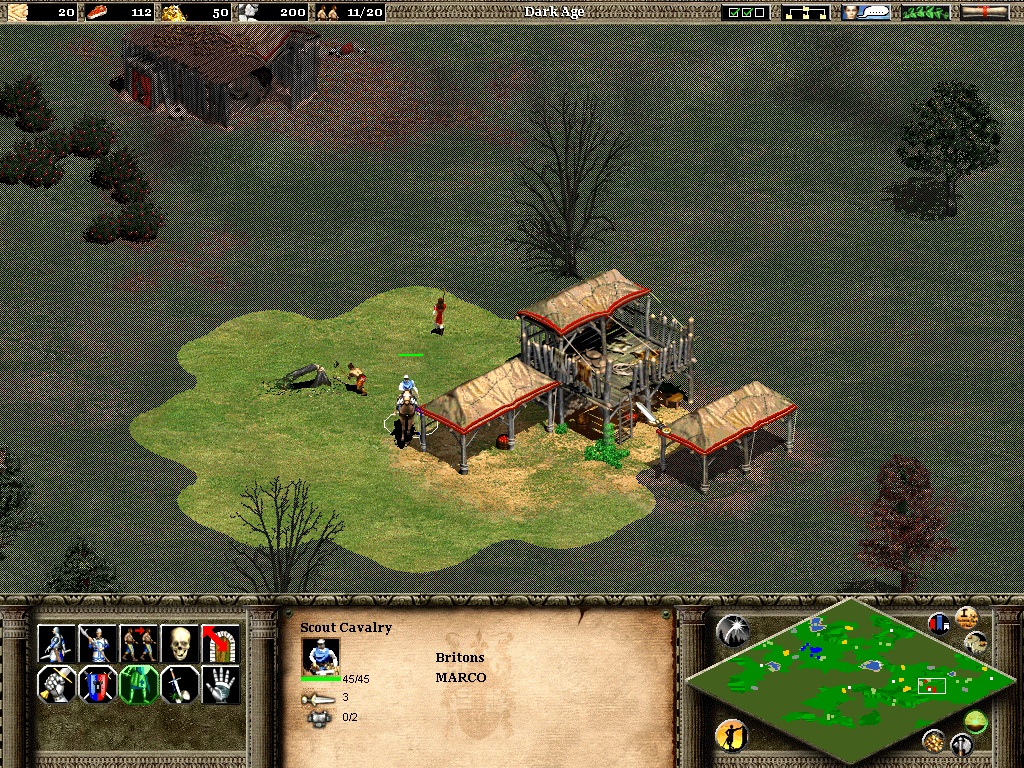Open the objectives checklist button

[746, 12]
